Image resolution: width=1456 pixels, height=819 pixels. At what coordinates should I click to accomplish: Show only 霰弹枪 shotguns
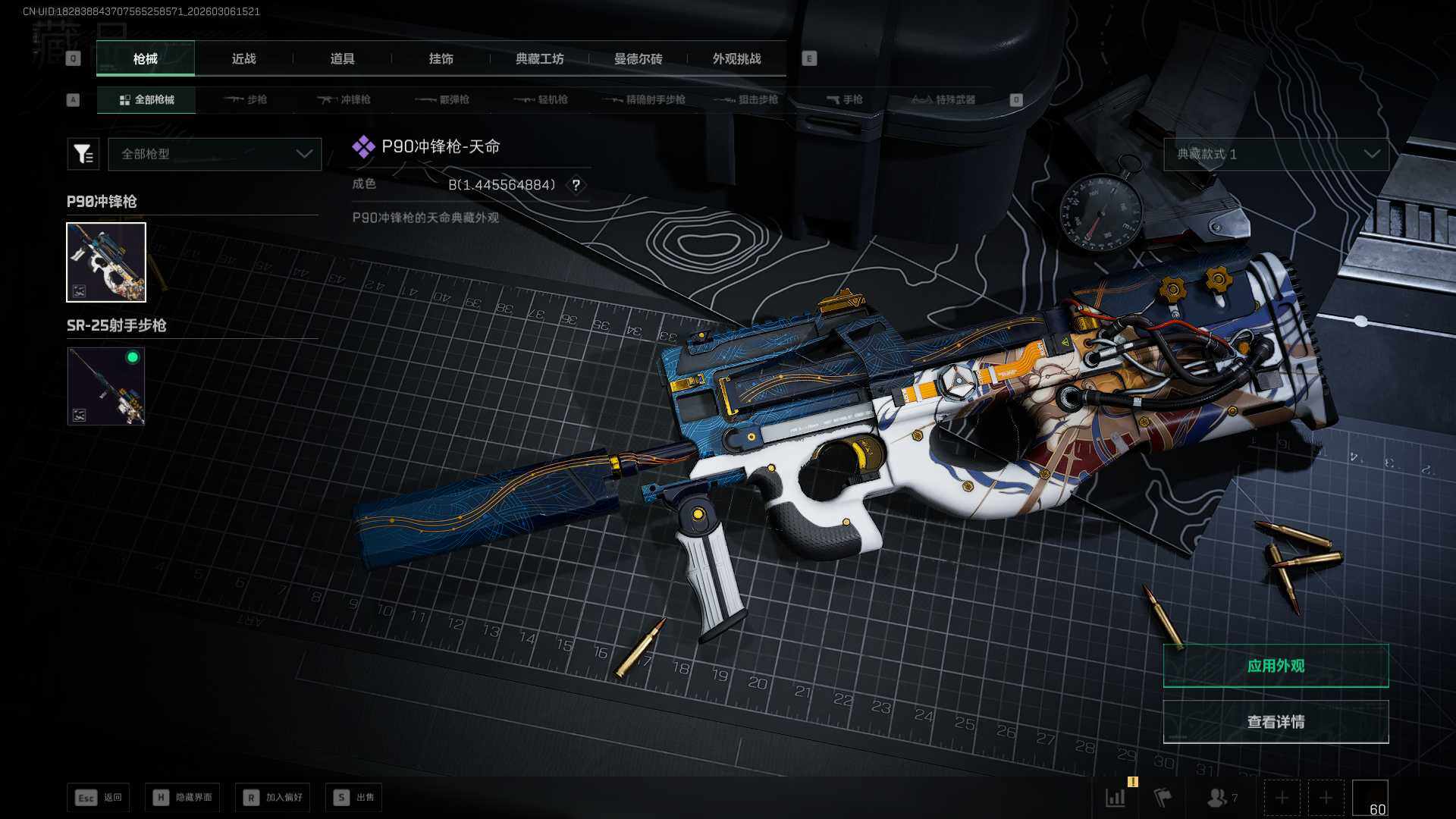[443, 100]
